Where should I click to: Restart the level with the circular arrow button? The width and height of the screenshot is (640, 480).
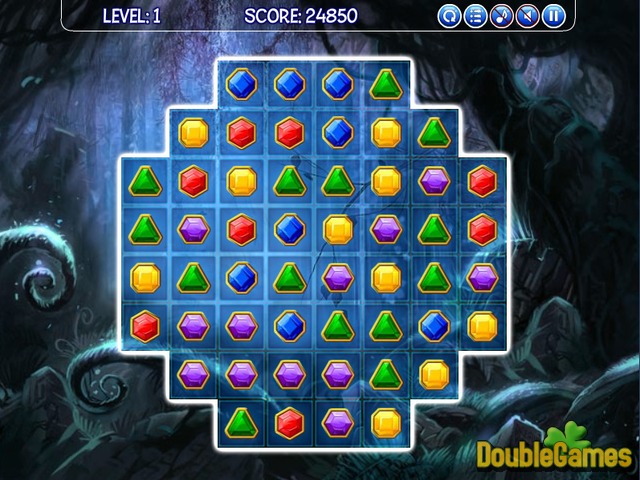[x=450, y=16]
